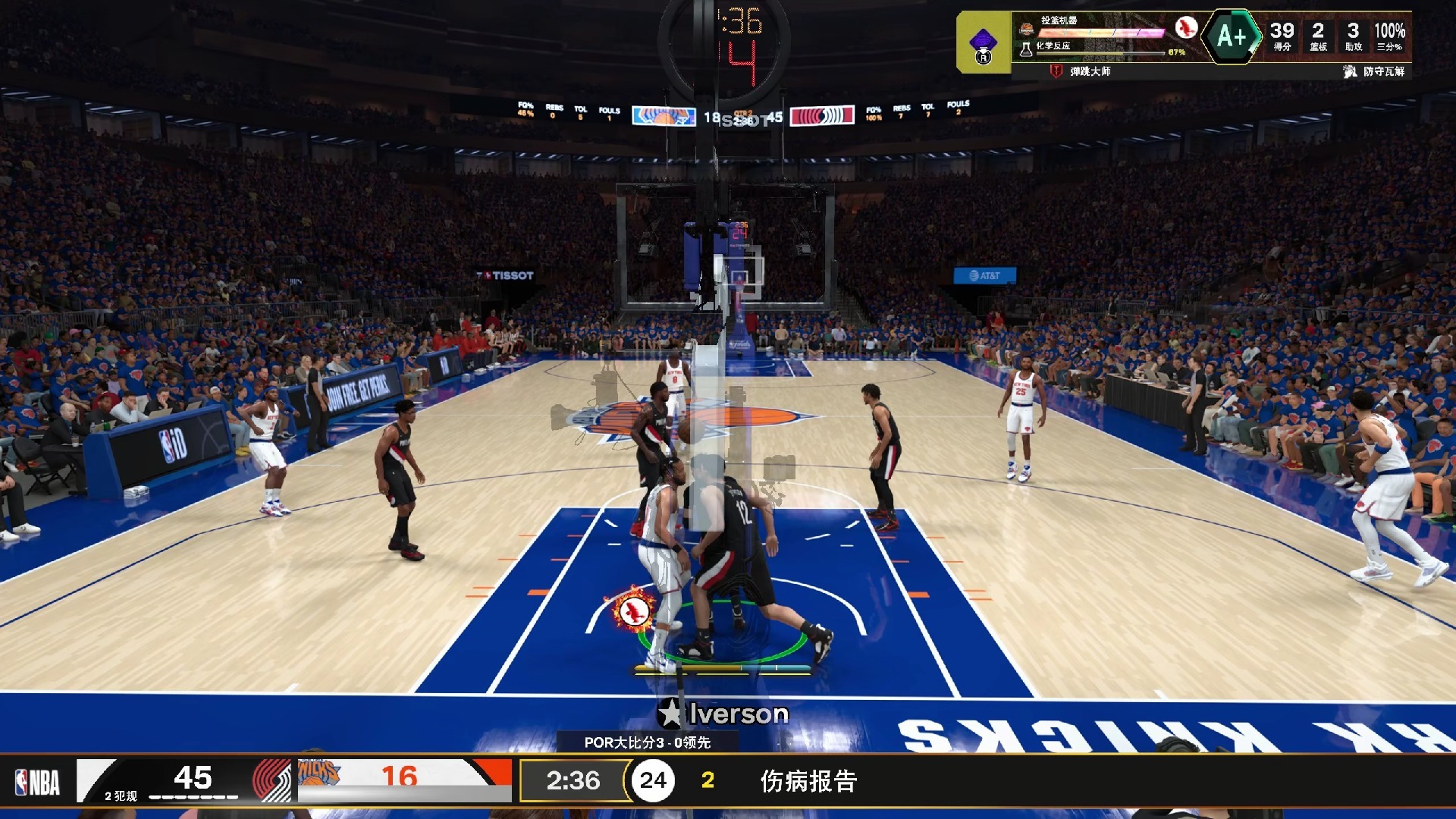This screenshot has width=1456, height=819.
Task: Select the A+ teammate grade hexagon
Action: [x=1232, y=36]
